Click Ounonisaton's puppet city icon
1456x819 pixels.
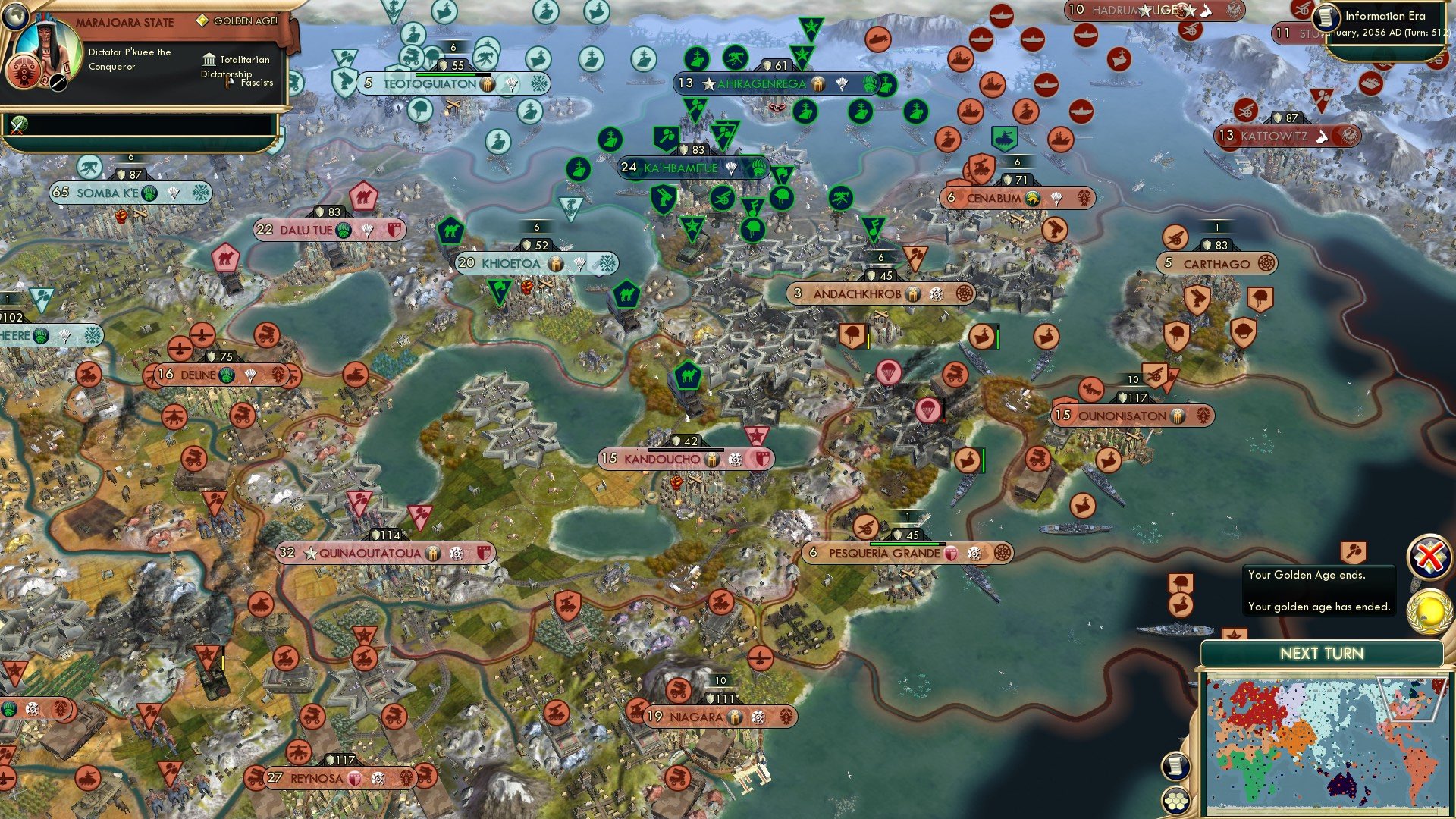click(1178, 416)
